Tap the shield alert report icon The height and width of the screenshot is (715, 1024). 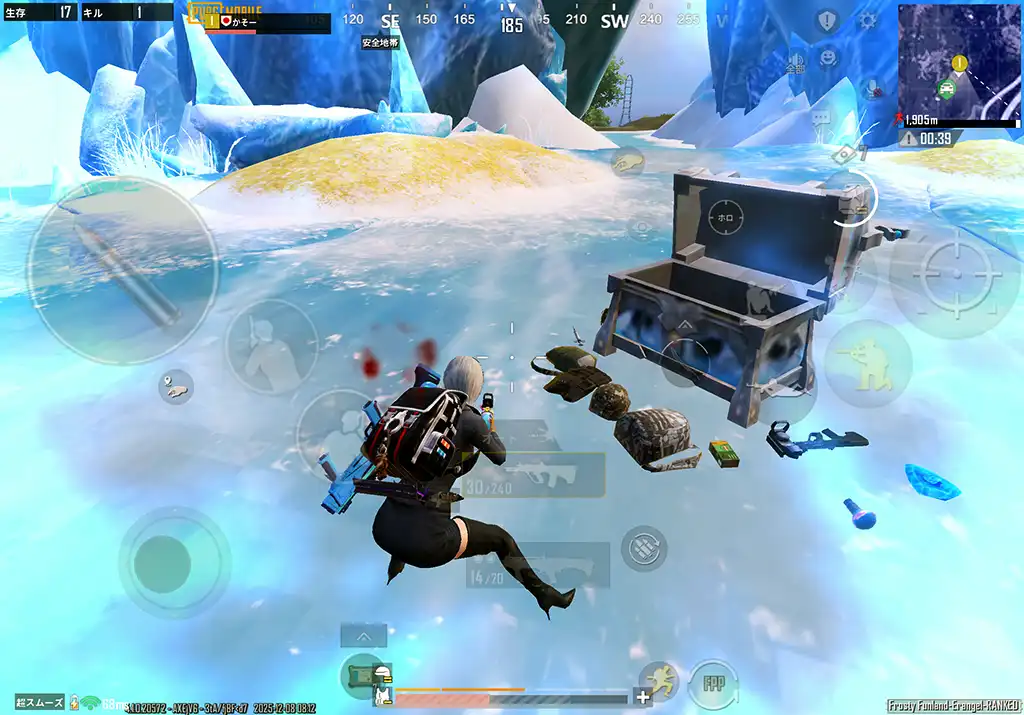826,21
